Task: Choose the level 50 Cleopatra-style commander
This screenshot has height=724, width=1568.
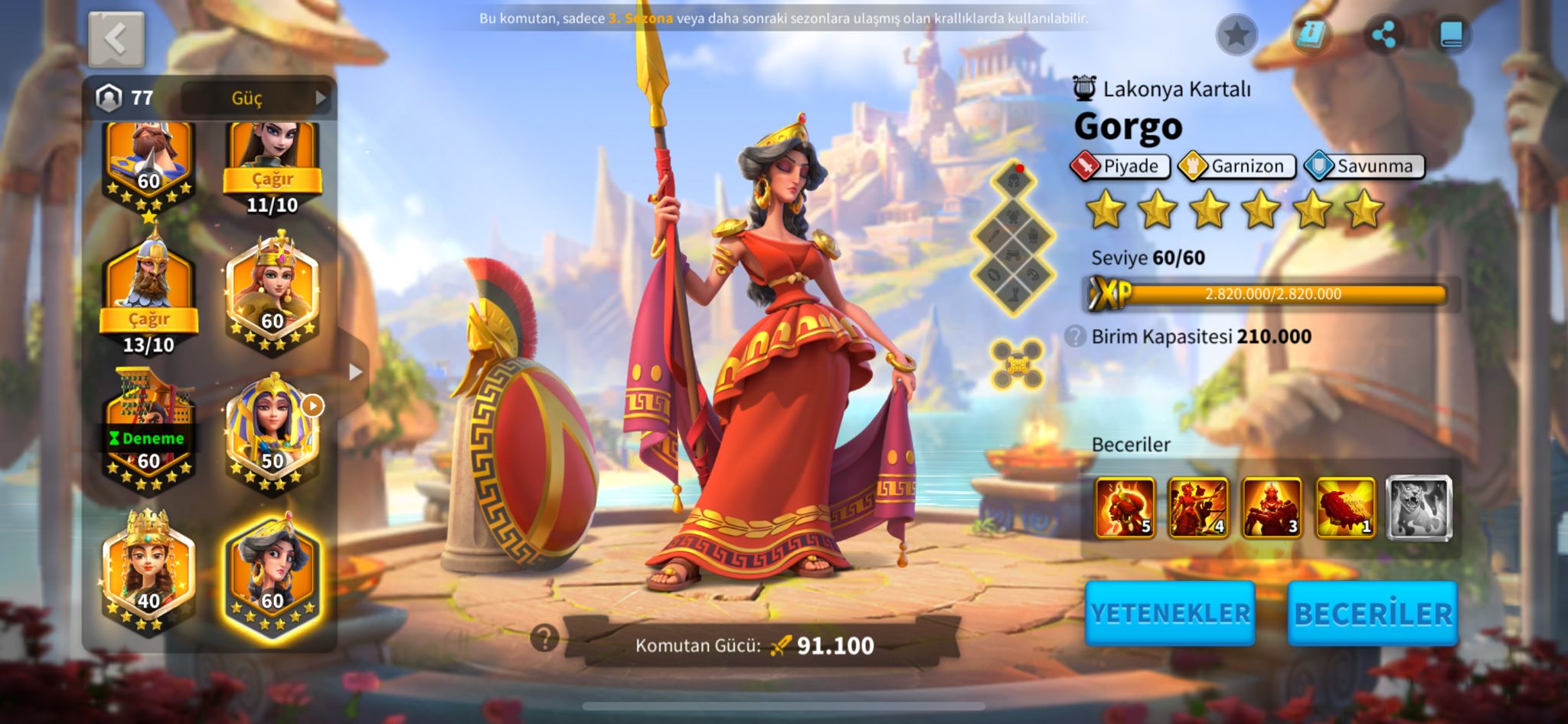Action: coord(273,429)
